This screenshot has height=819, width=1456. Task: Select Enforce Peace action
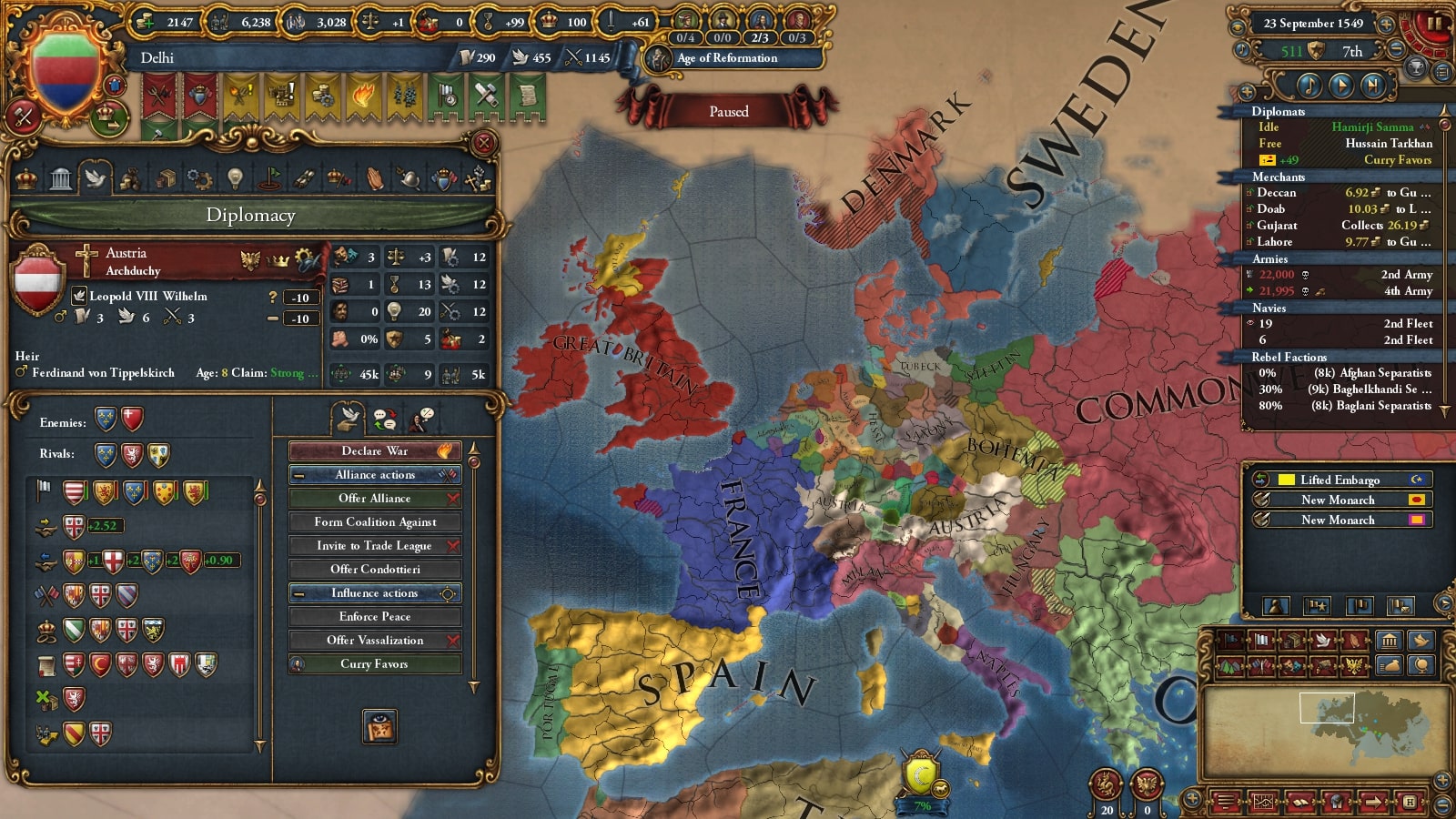pos(375,617)
